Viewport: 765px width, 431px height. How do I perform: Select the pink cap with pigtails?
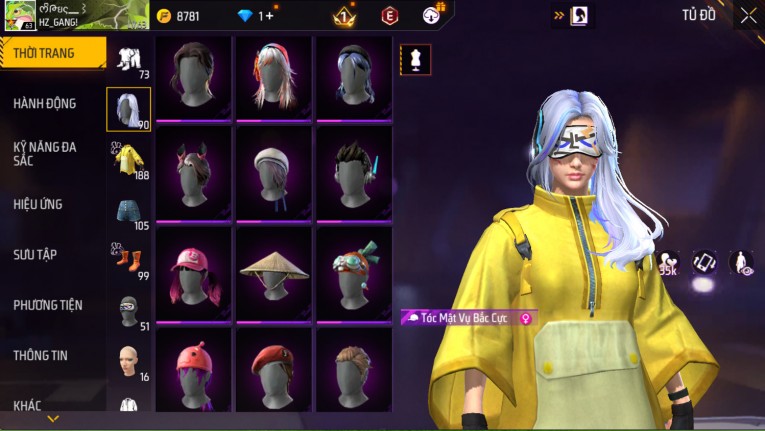(193, 272)
